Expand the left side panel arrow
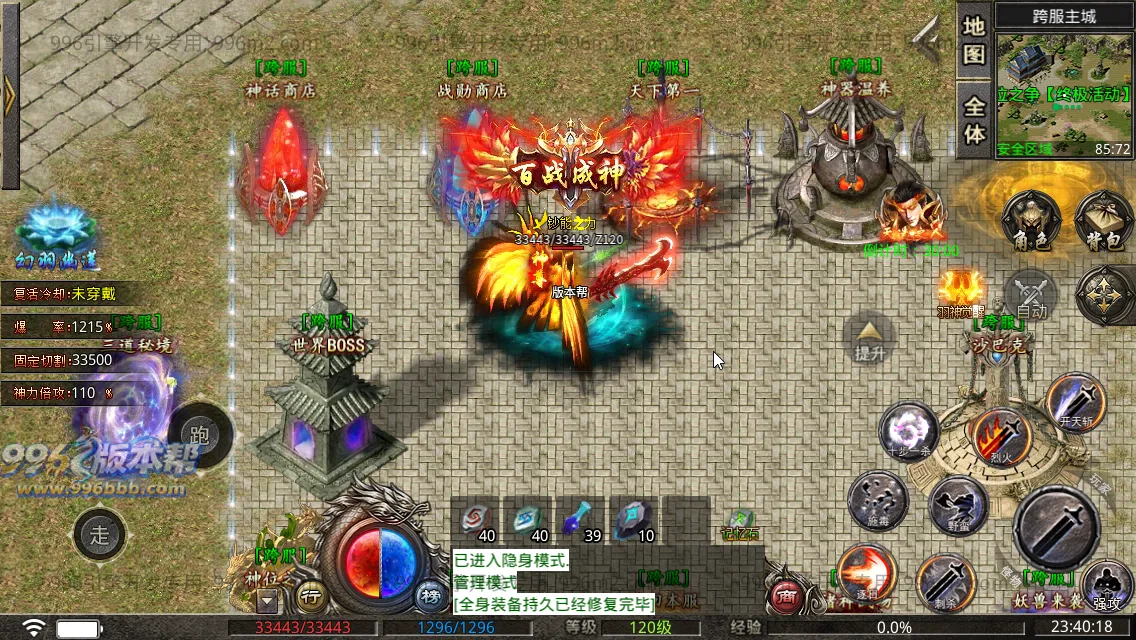The image size is (1136, 640). 10,95
